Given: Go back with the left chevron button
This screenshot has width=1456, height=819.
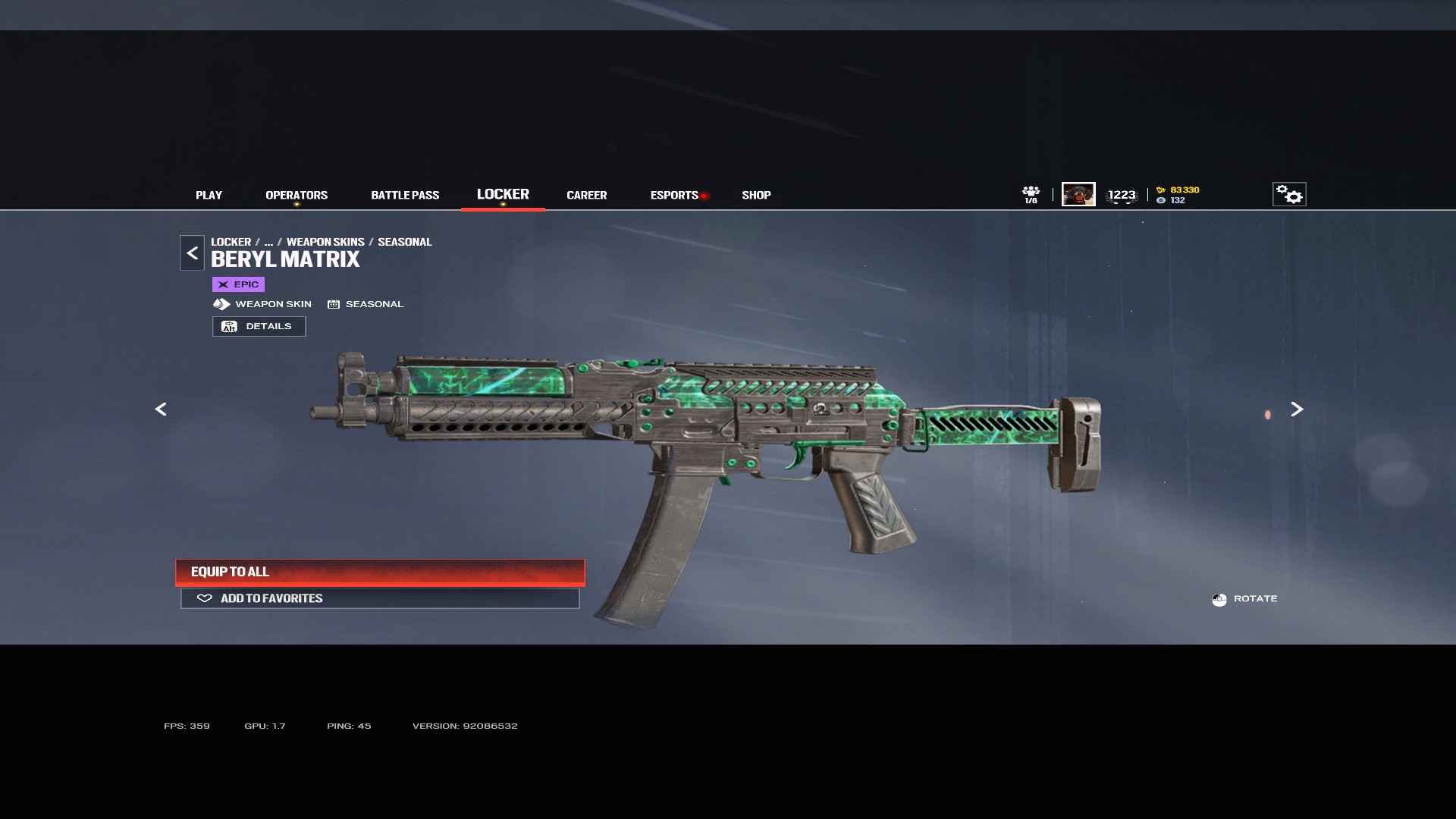Looking at the screenshot, I should pos(192,253).
